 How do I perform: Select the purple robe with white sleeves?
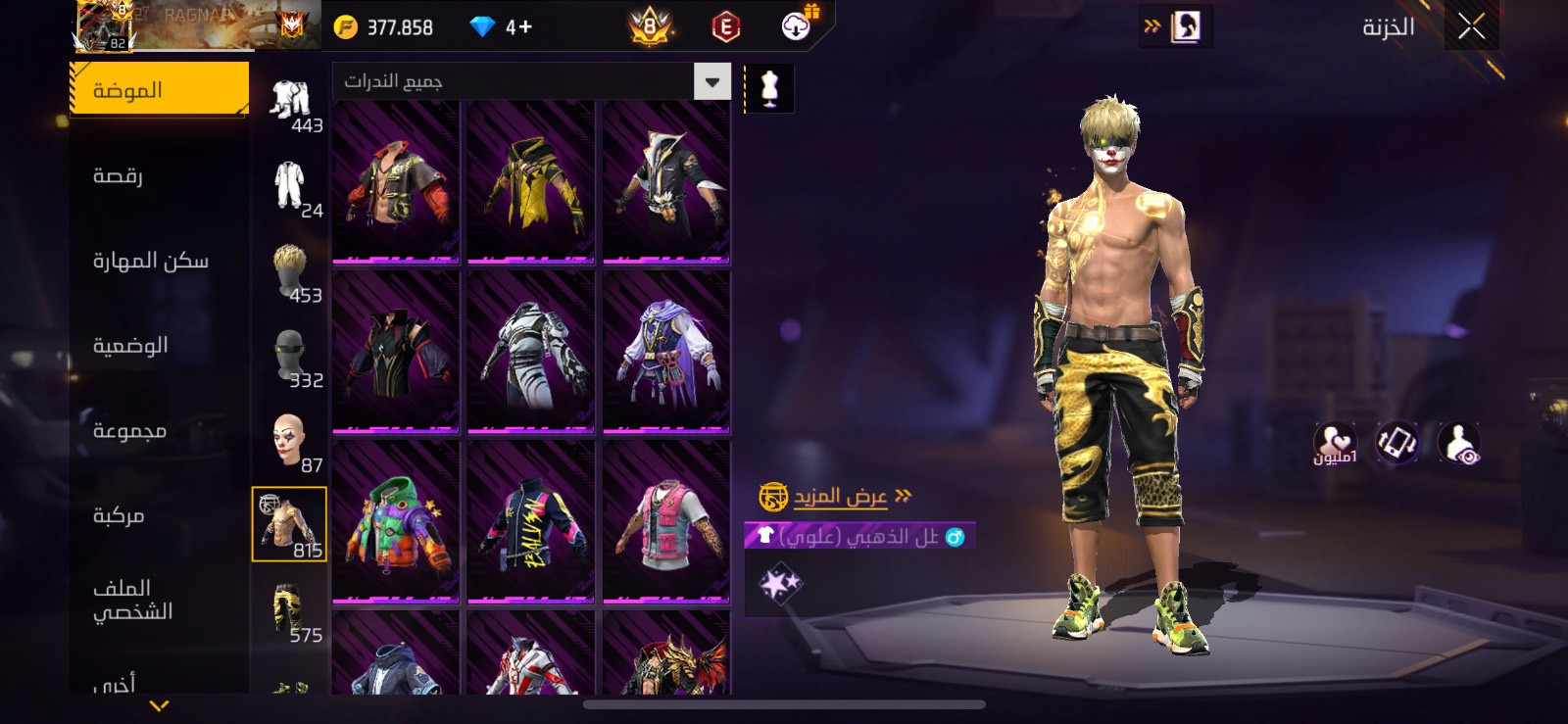click(x=666, y=353)
